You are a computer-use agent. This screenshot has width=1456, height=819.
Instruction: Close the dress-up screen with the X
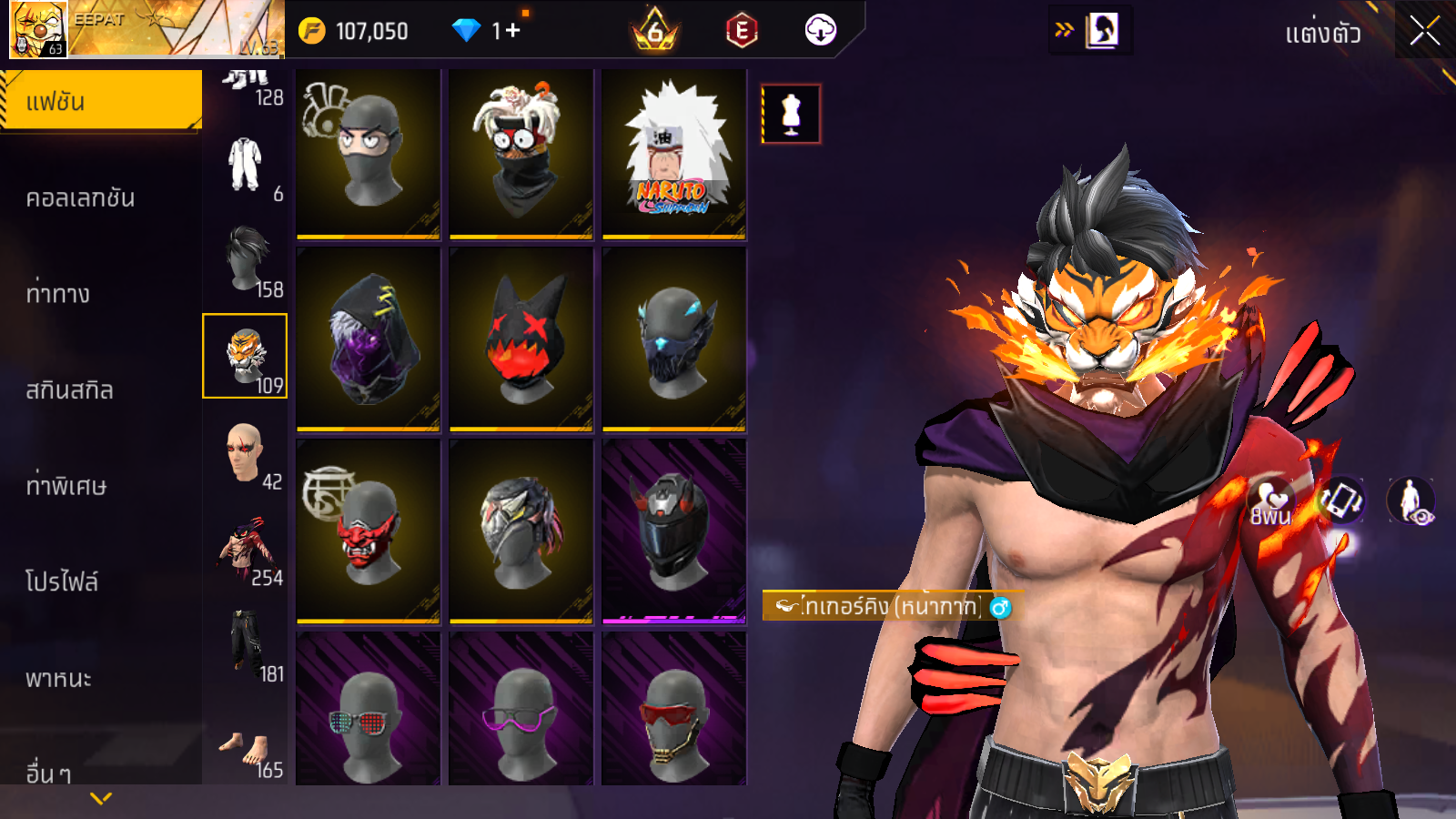[x=1424, y=31]
